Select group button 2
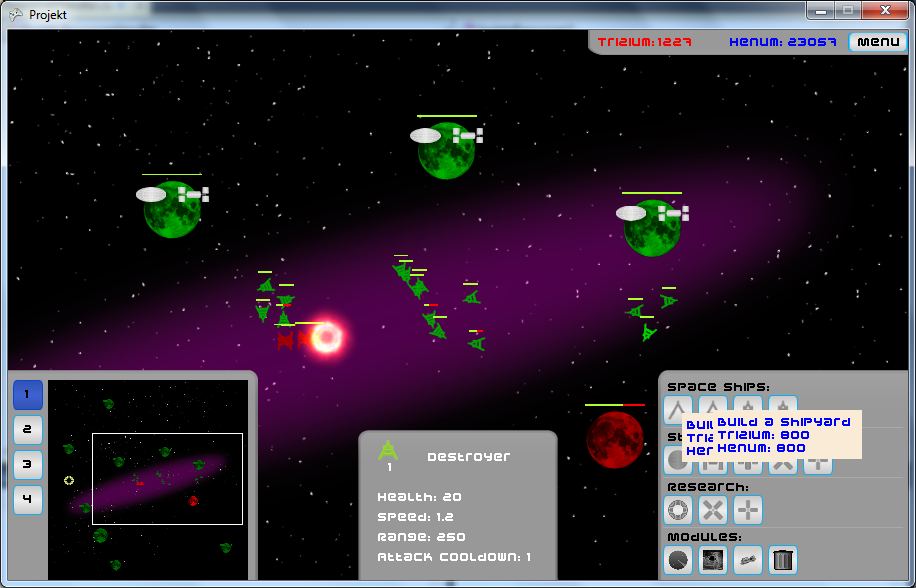This screenshot has width=916, height=588. (28, 430)
